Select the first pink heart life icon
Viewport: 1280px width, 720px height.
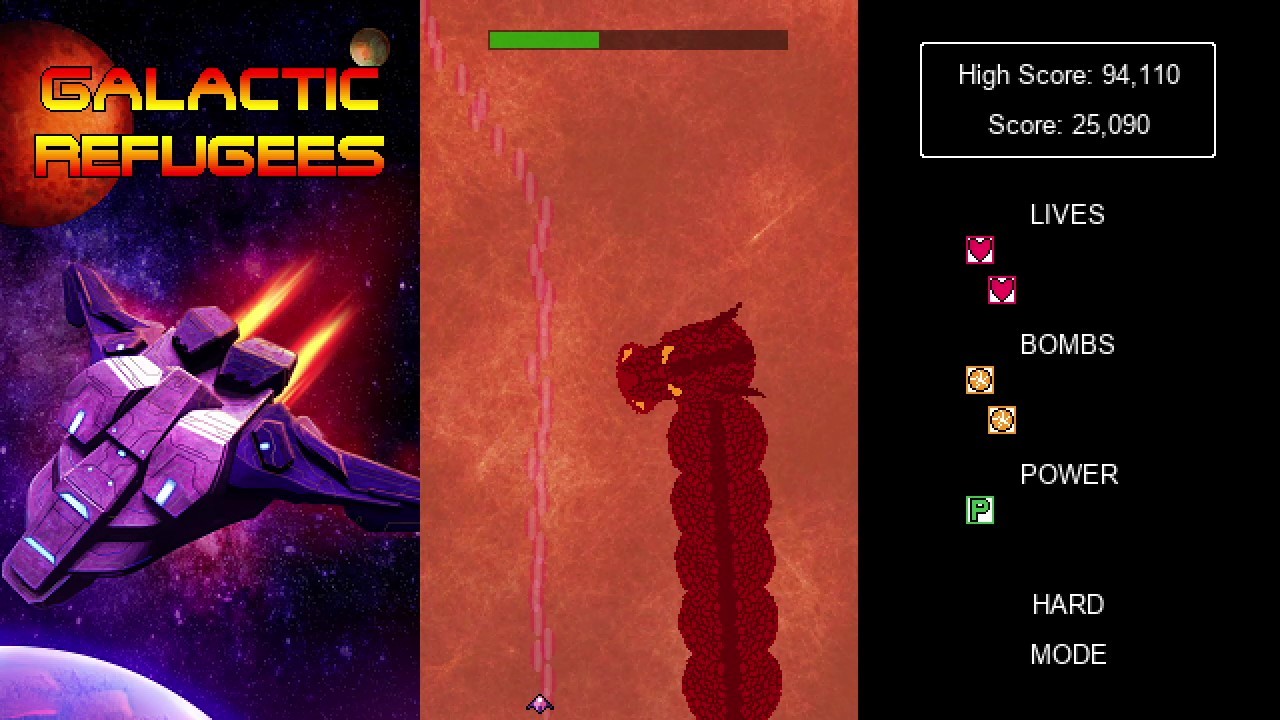[x=978, y=250]
